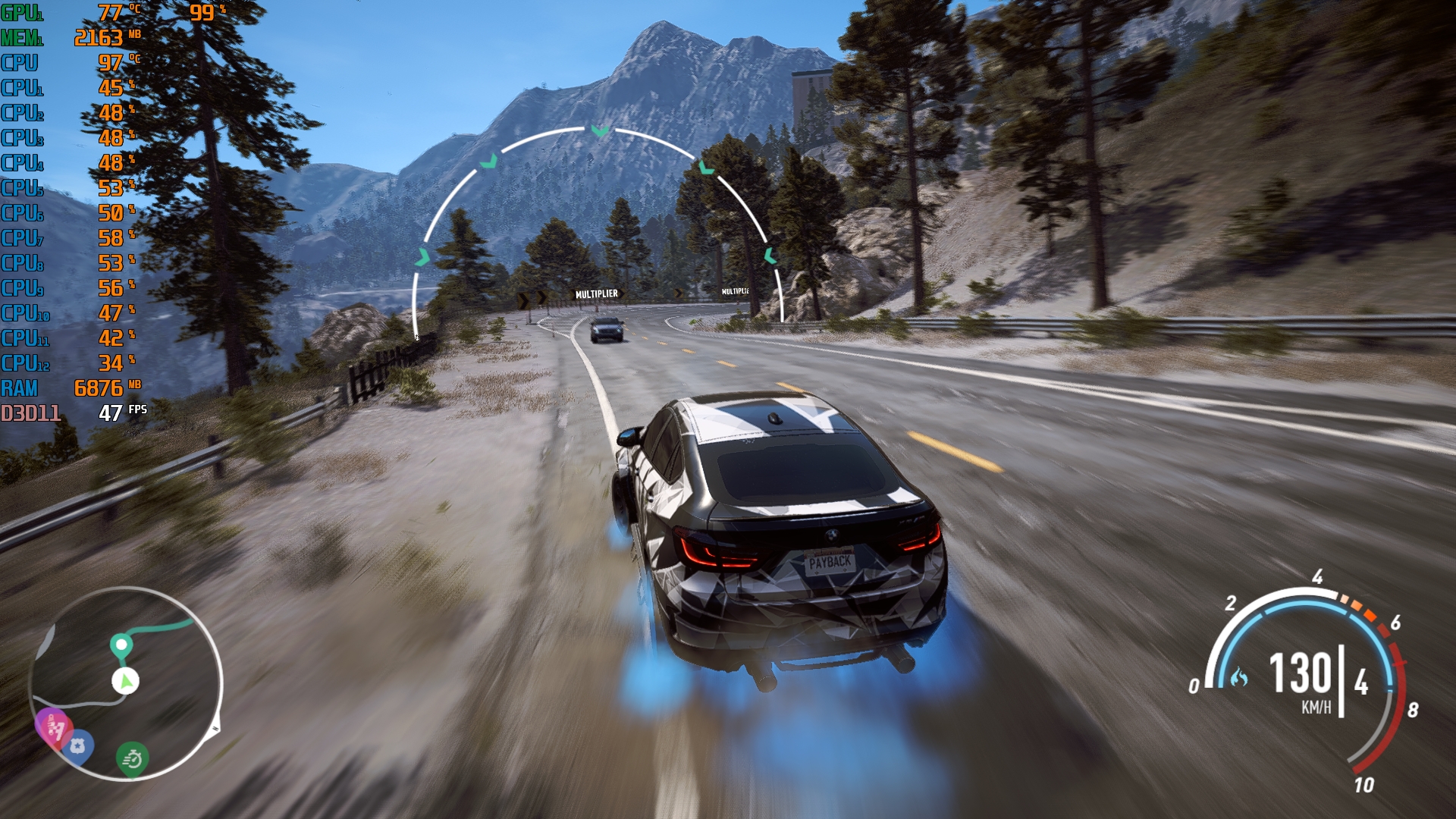Click the north indicator on the minimap rim

215,729
